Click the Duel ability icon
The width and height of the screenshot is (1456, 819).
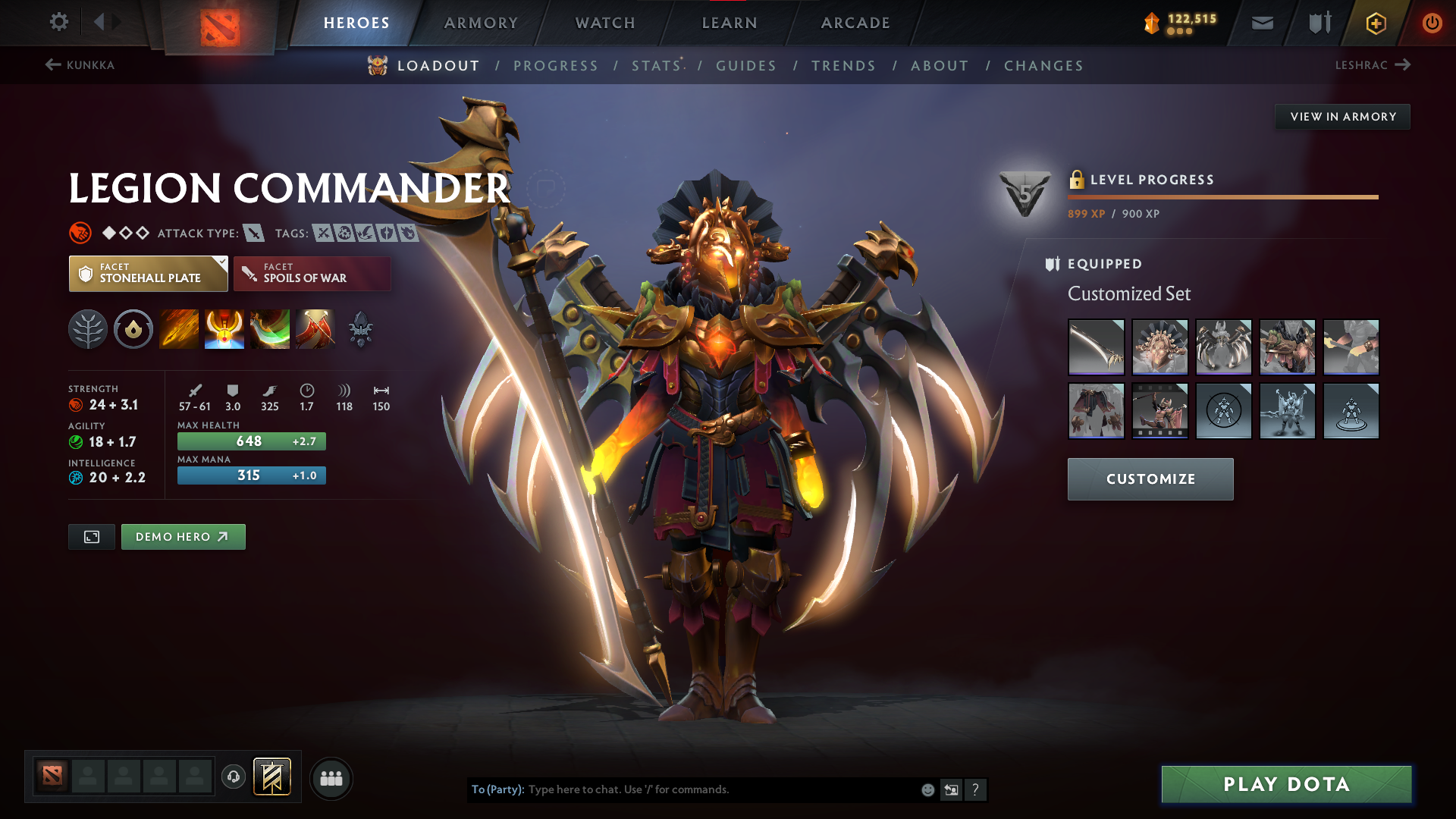click(x=315, y=329)
